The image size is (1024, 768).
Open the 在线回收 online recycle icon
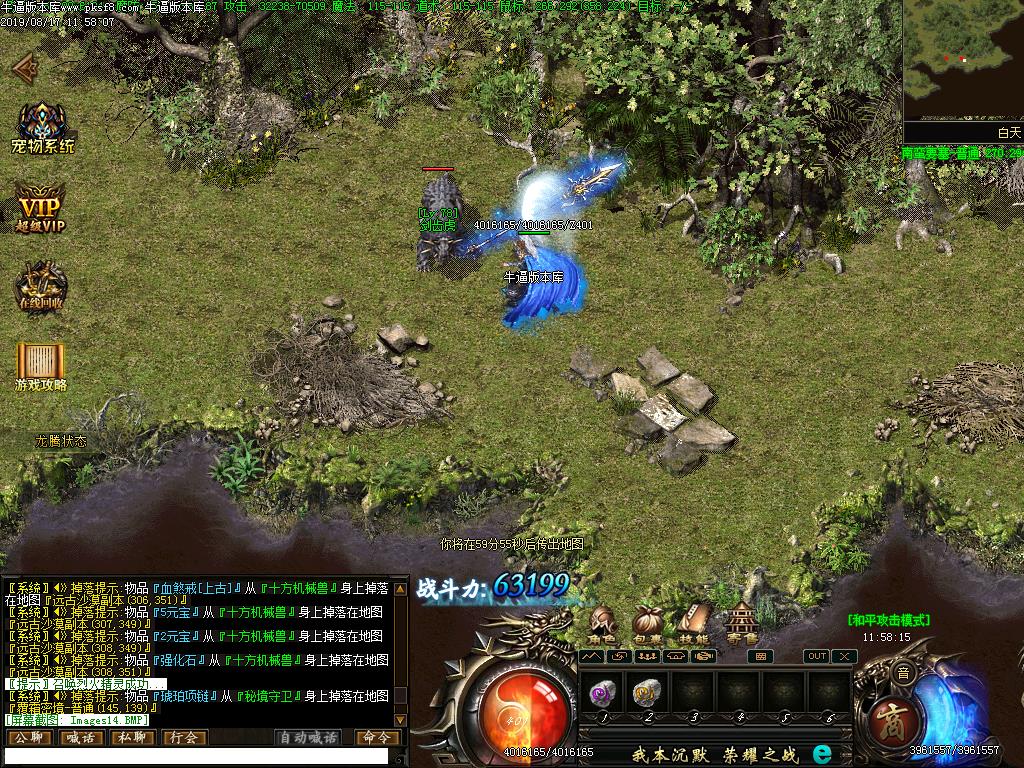[40, 287]
